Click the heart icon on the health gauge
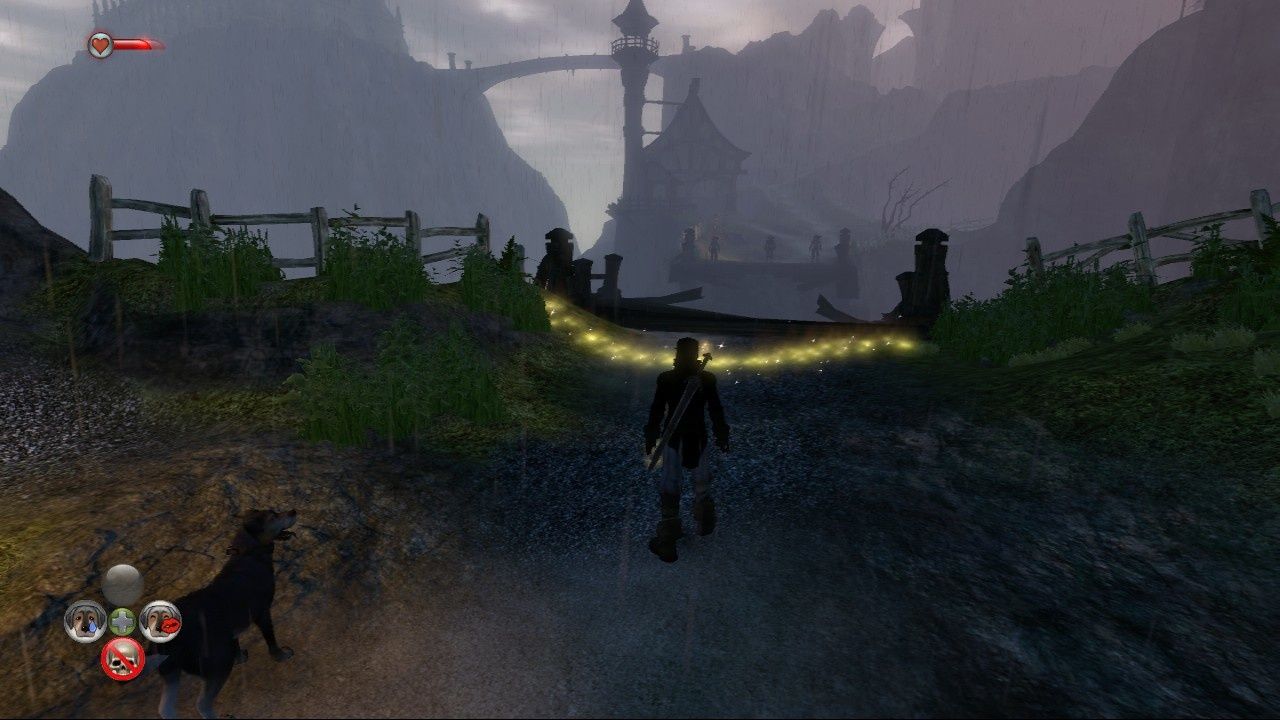1280x720 pixels. click(x=98, y=44)
